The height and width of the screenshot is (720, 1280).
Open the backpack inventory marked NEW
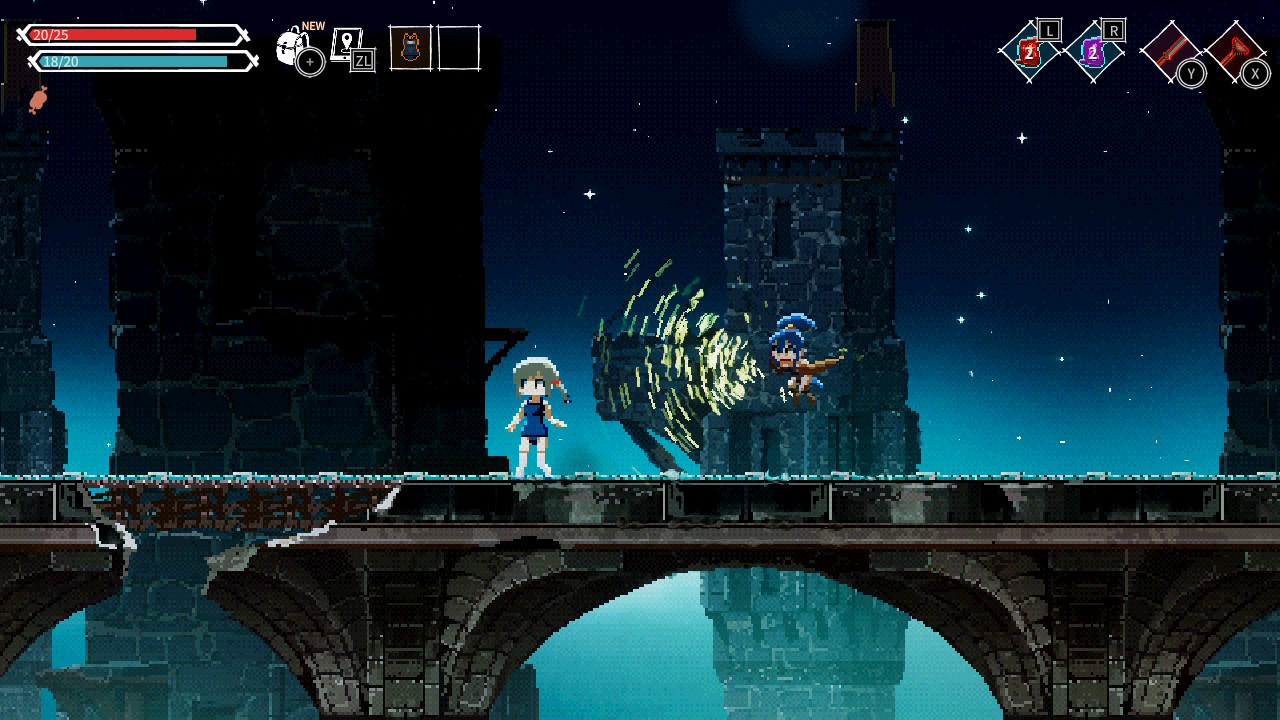(293, 47)
